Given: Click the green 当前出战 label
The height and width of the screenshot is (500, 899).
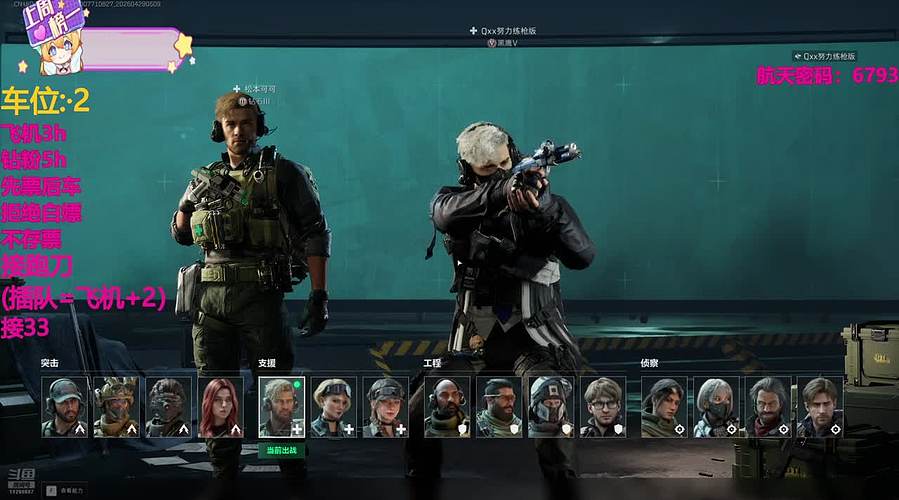Looking at the screenshot, I should 281,450.
